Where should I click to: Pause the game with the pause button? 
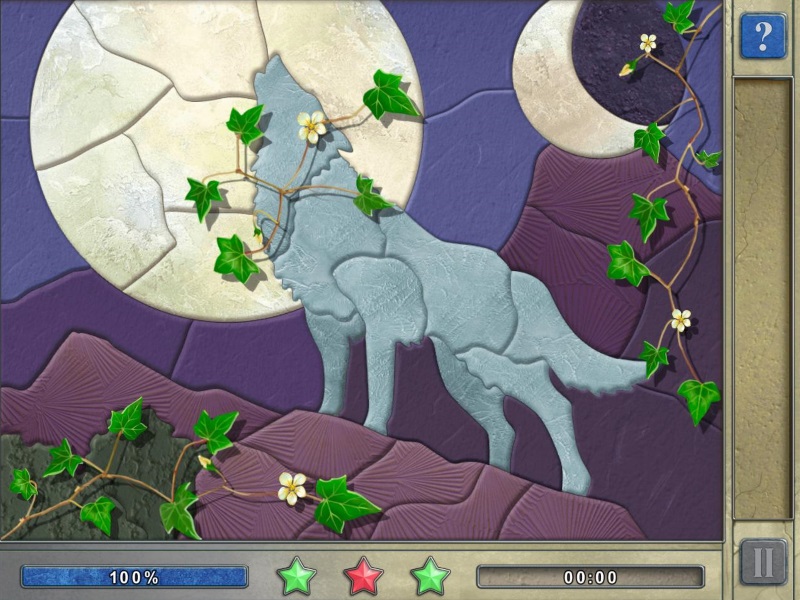coord(763,562)
